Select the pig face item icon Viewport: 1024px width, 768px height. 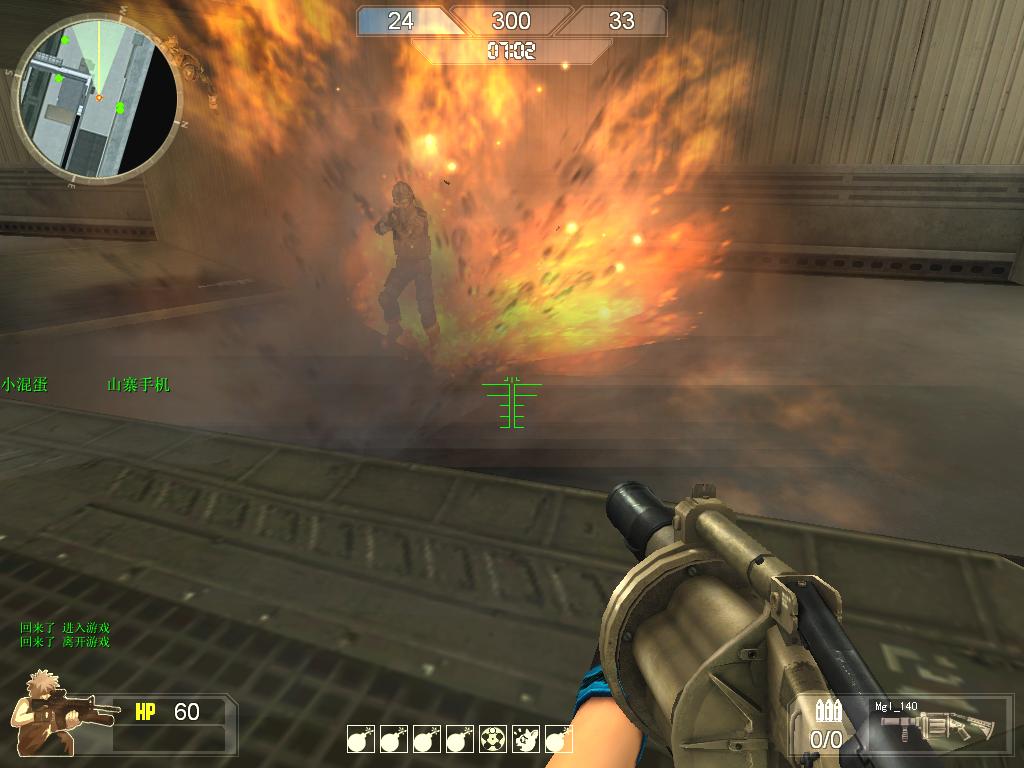tap(526, 739)
